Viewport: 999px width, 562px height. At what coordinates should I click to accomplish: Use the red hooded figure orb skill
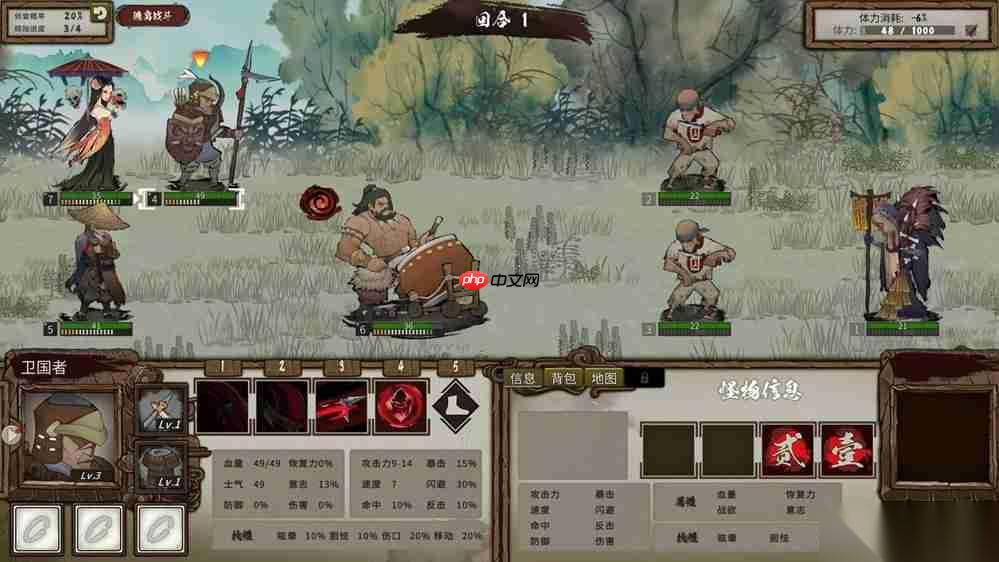click(x=402, y=406)
